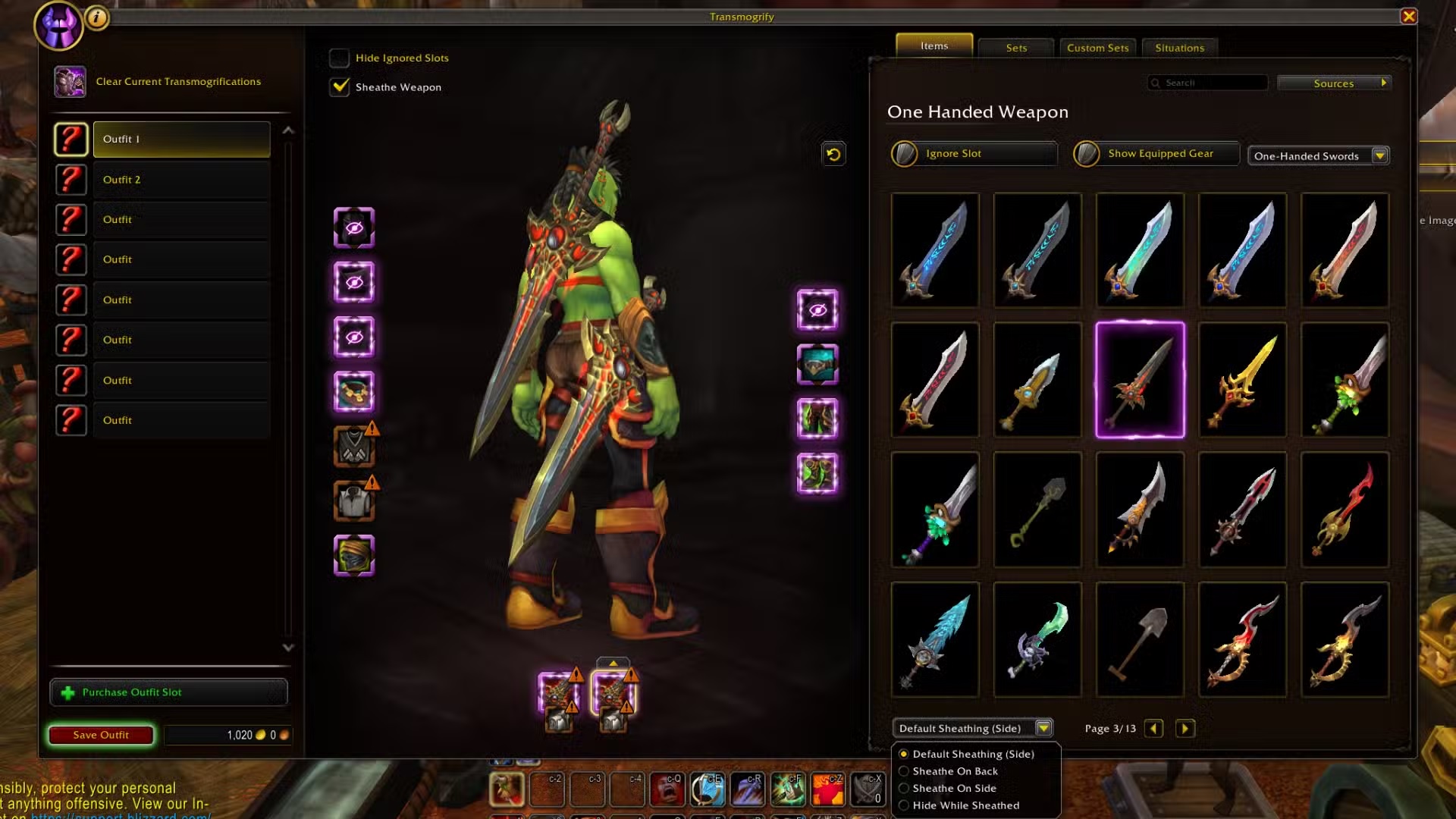Screen dimensions: 1456x819
Task: Switch to the Sets tab
Action: [1016, 48]
